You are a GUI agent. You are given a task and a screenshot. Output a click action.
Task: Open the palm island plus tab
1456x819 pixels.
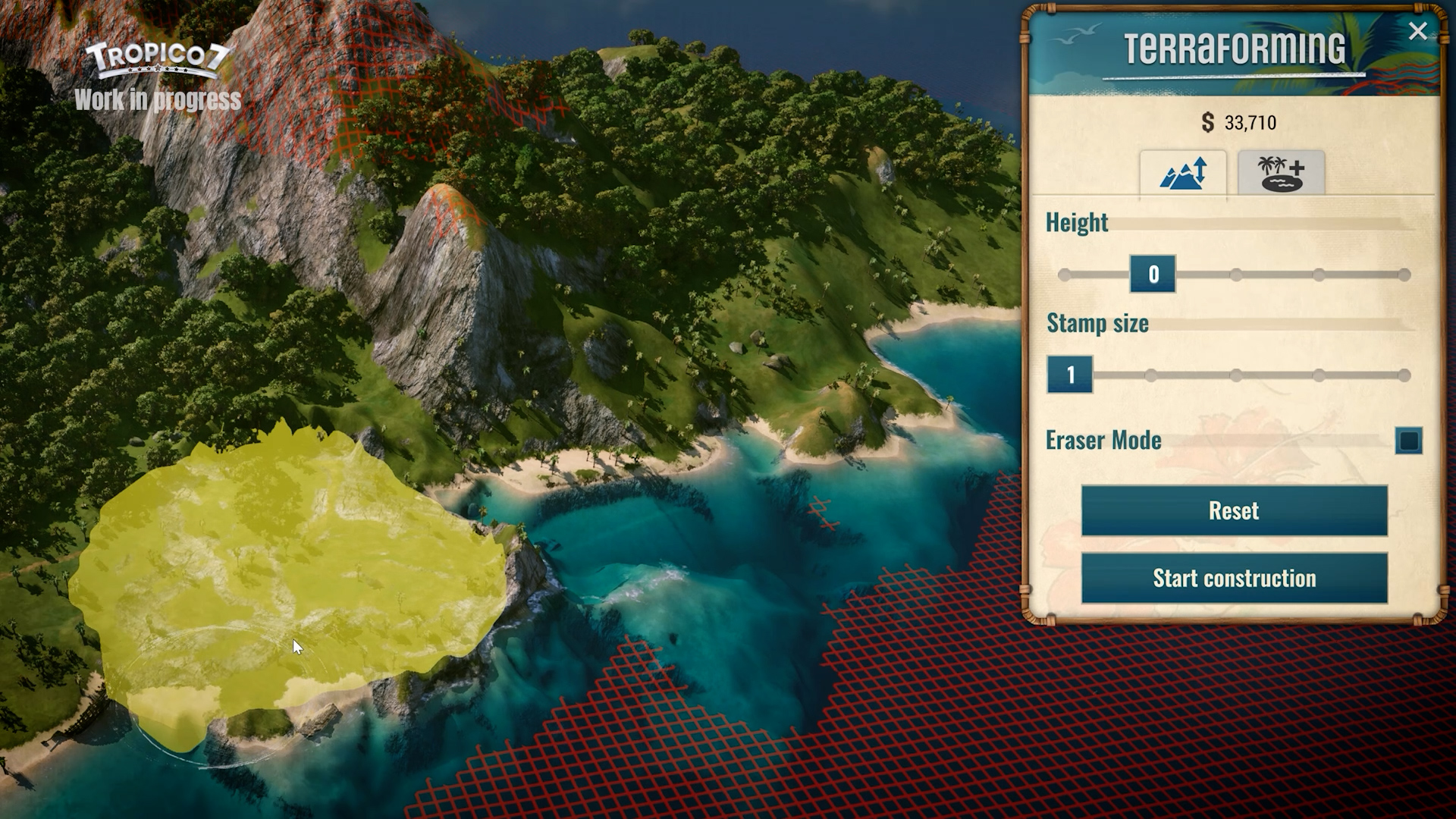[x=1281, y=174]
